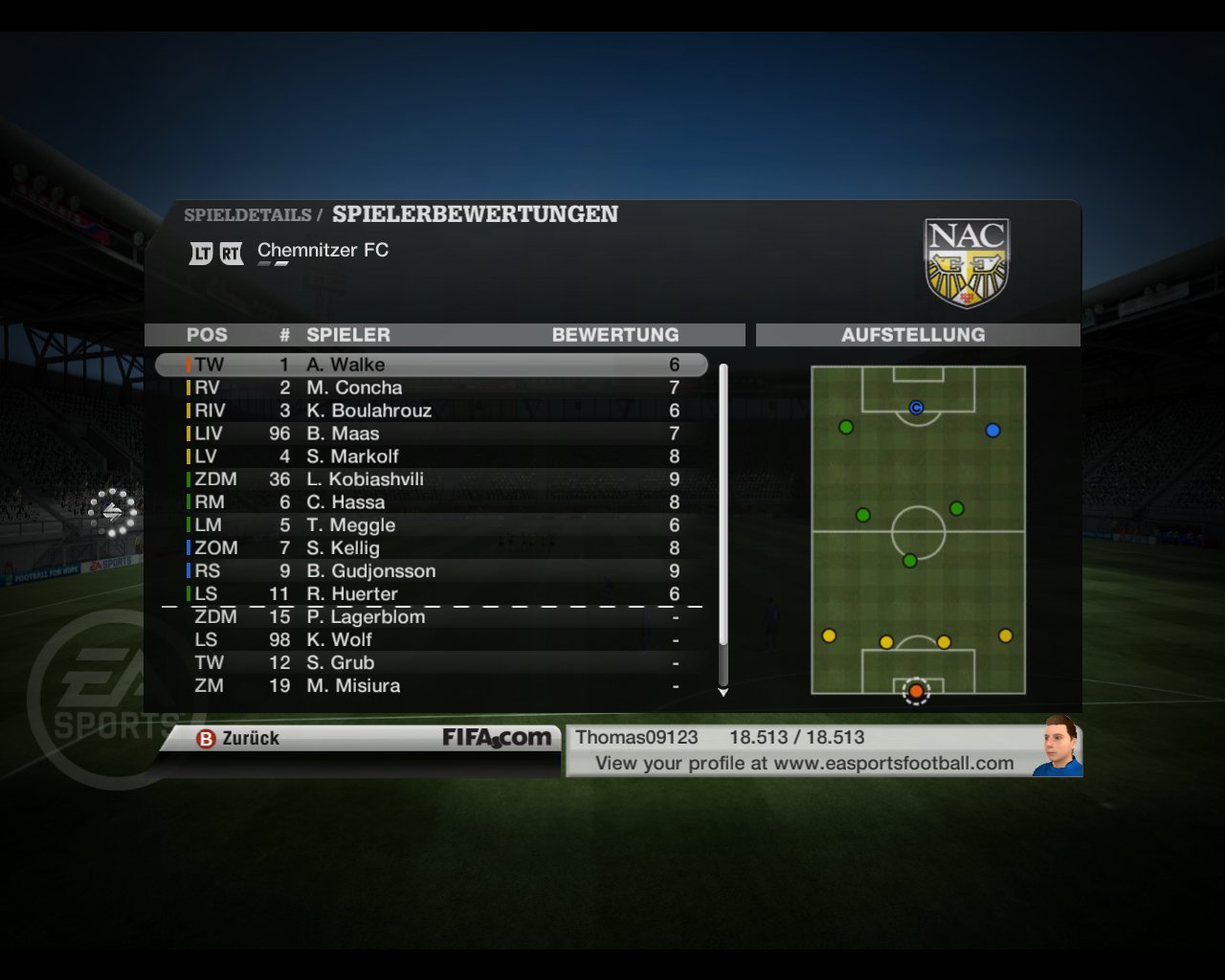Choose L. Kobiashvili rating entry
The width and height of the screenshot is (1225, 980).
point(431,479)
